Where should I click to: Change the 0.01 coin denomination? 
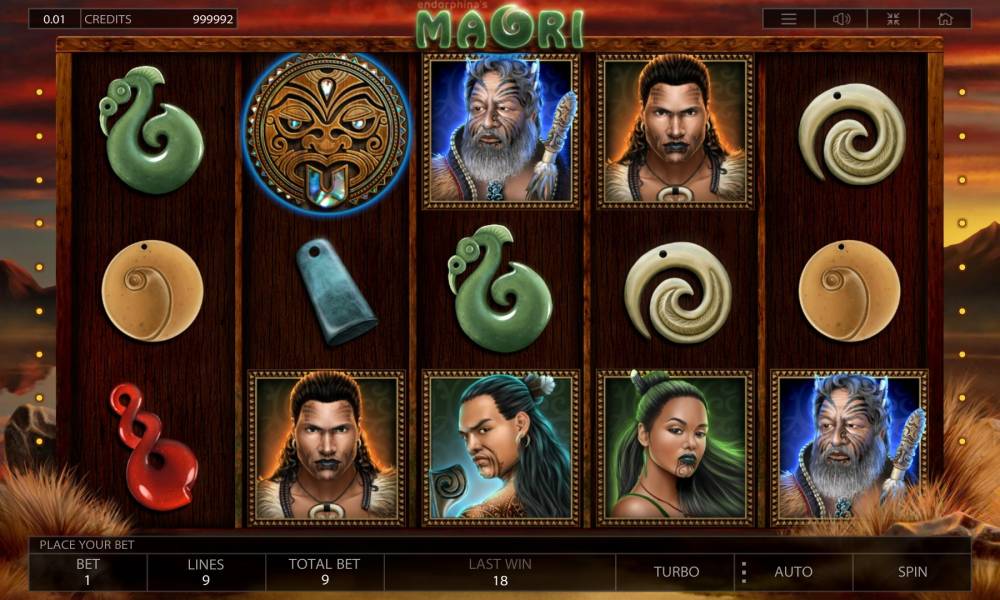(x=53, y=19)
